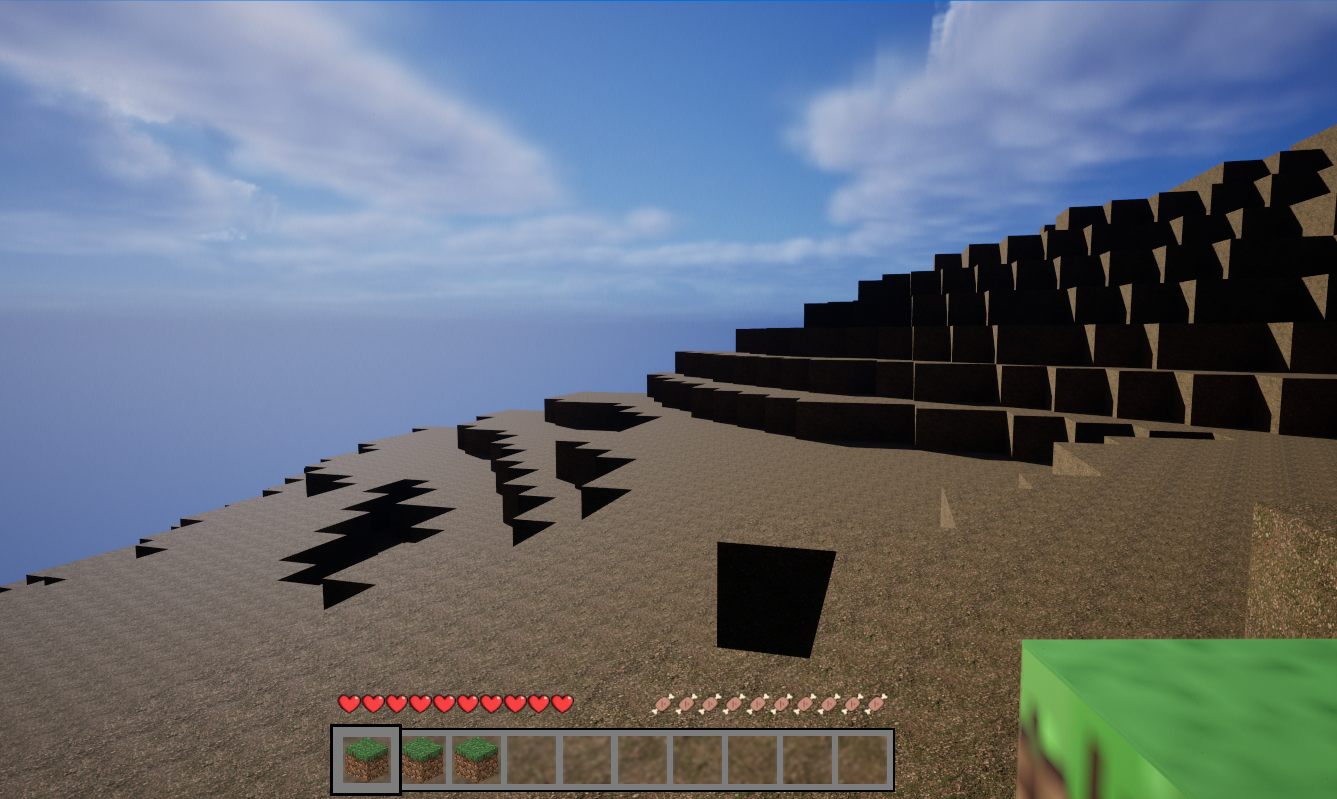Viewport: 1337px width, 799px height.
Task: Click the first drumstick in the hunger bar
Action: [x=663, y=705]
